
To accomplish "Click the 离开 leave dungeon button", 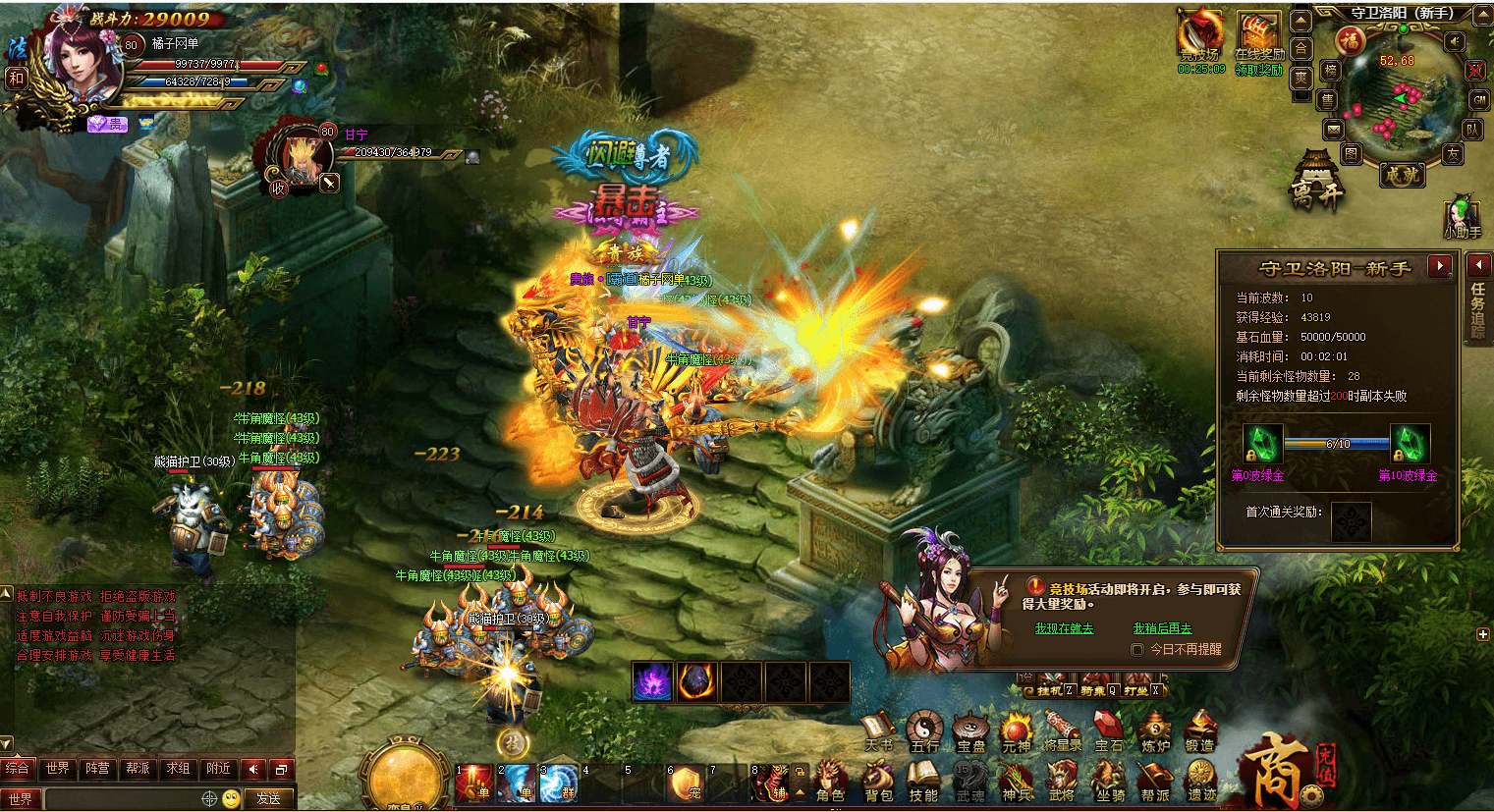I will click(x=1316, y=183).
